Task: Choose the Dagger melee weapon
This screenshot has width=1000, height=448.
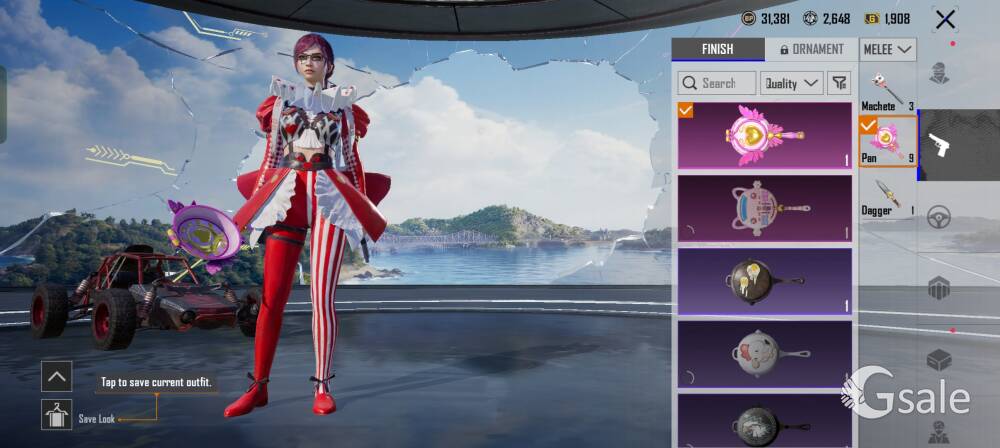Action: tap(887, 195)
